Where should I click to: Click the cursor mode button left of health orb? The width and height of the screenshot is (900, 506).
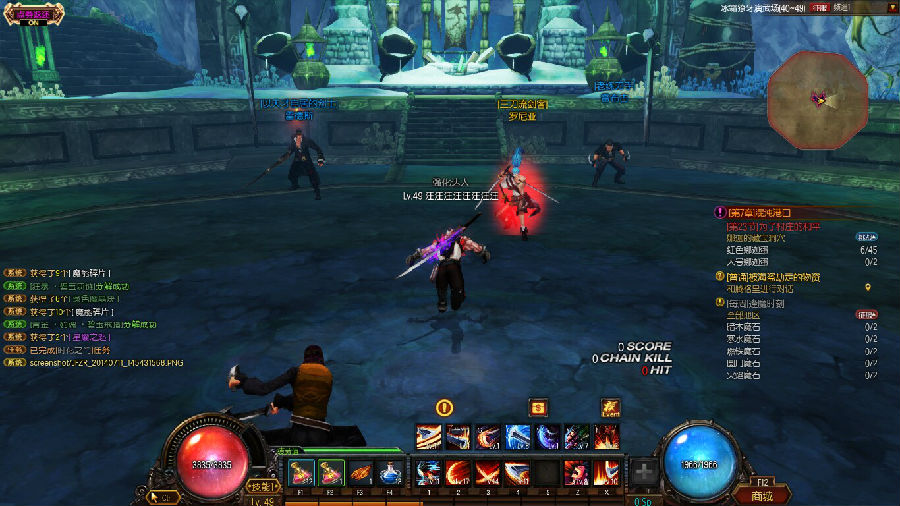pyautogui.click(x=163, y=495)
